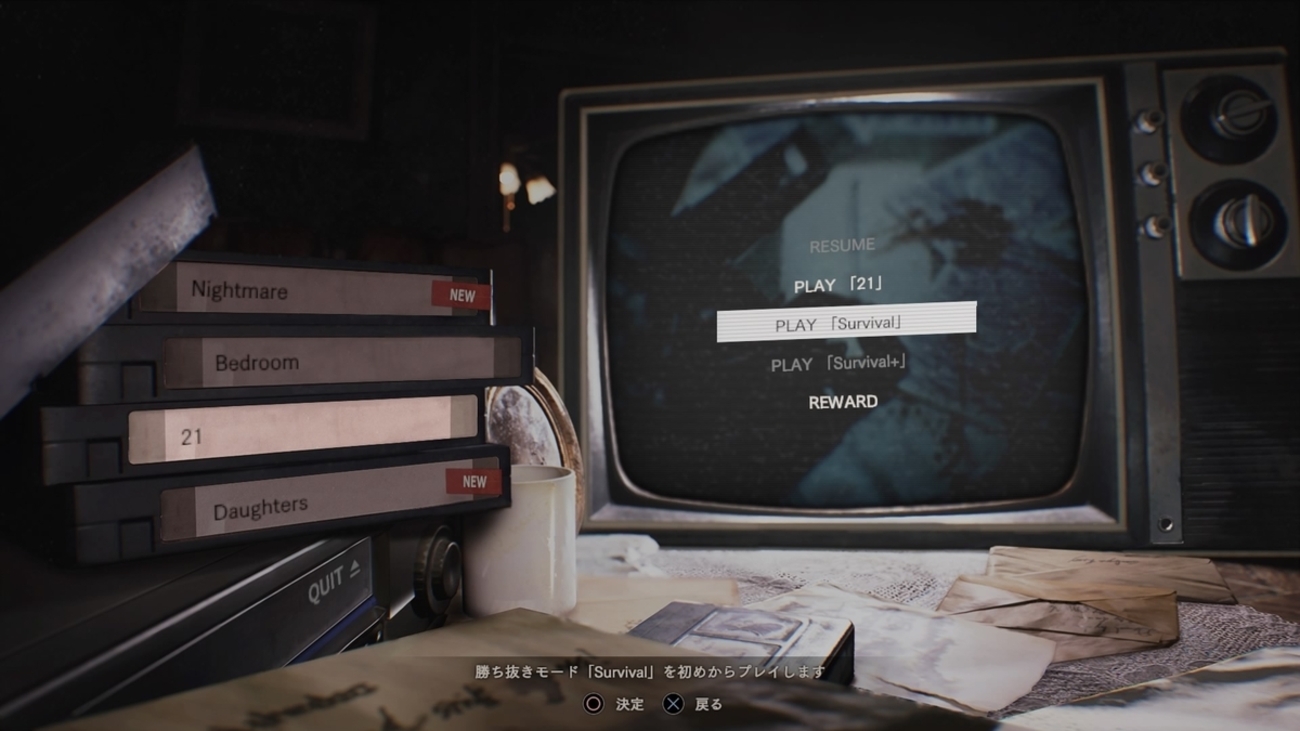Start the highlighted PLAY 「Survival」 mode

click(845, 323)
